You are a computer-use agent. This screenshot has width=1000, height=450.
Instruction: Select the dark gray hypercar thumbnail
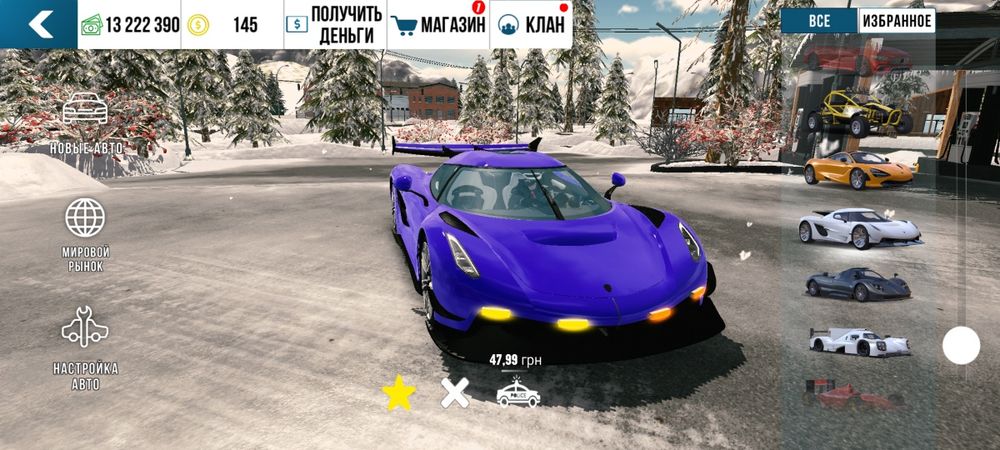pos(858,284)
